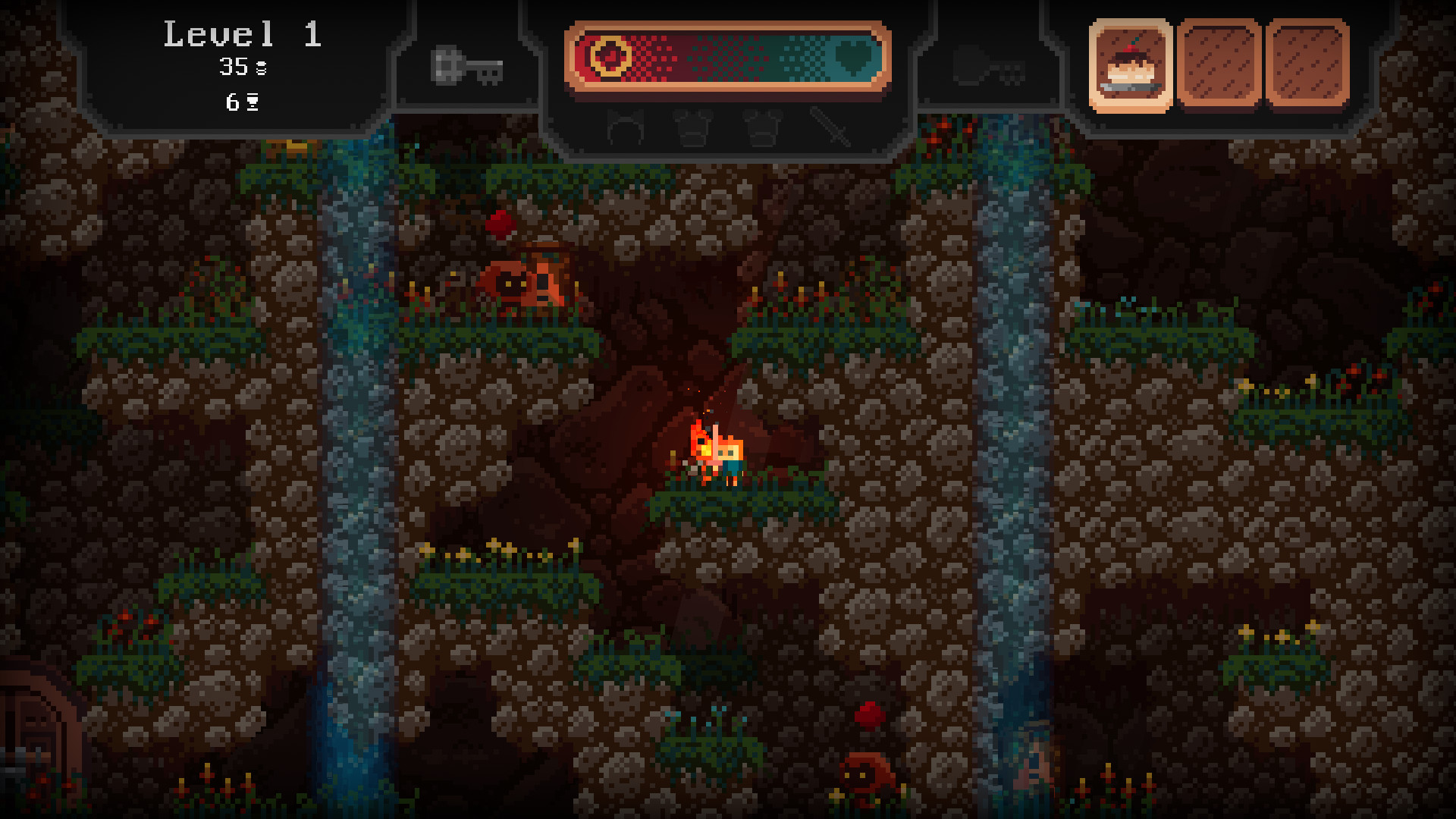The height and width of the screenshot is (819, 1456).
Task: Click the grey skull key icon
Action: (x=466, y=67)
